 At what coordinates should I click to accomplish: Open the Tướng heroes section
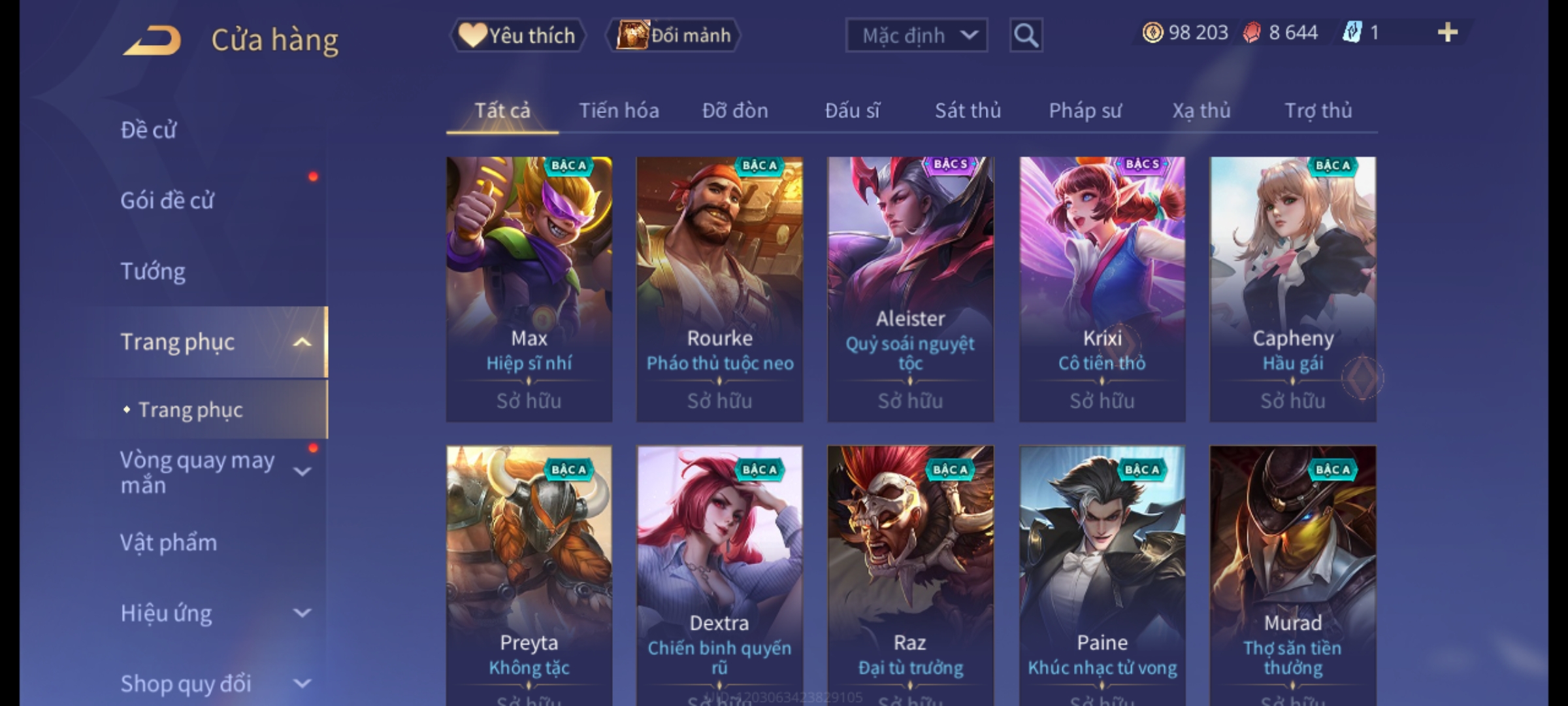click(x=153, y=271)
